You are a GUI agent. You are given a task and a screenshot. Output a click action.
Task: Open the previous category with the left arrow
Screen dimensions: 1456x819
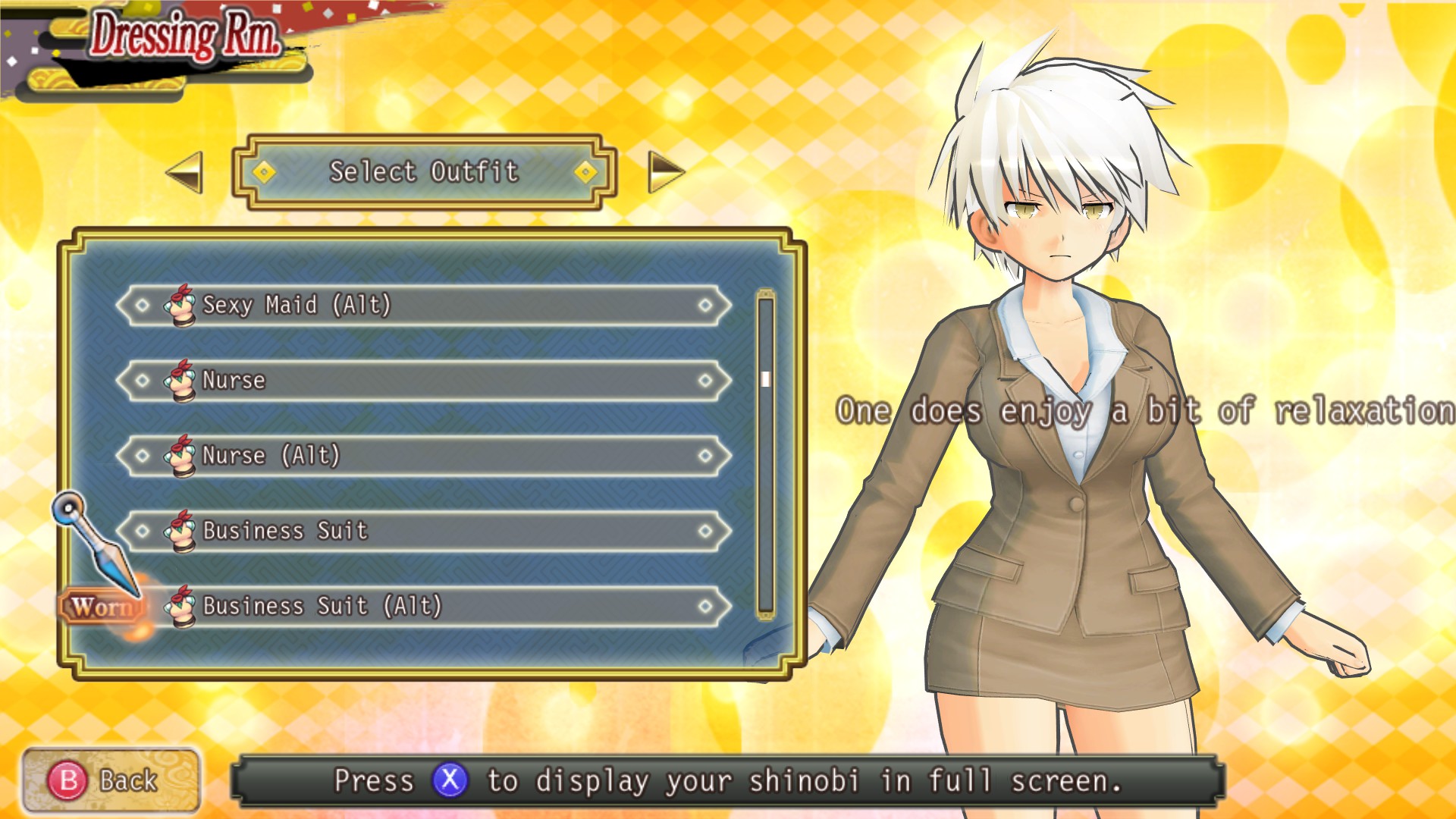click(182, 173)
